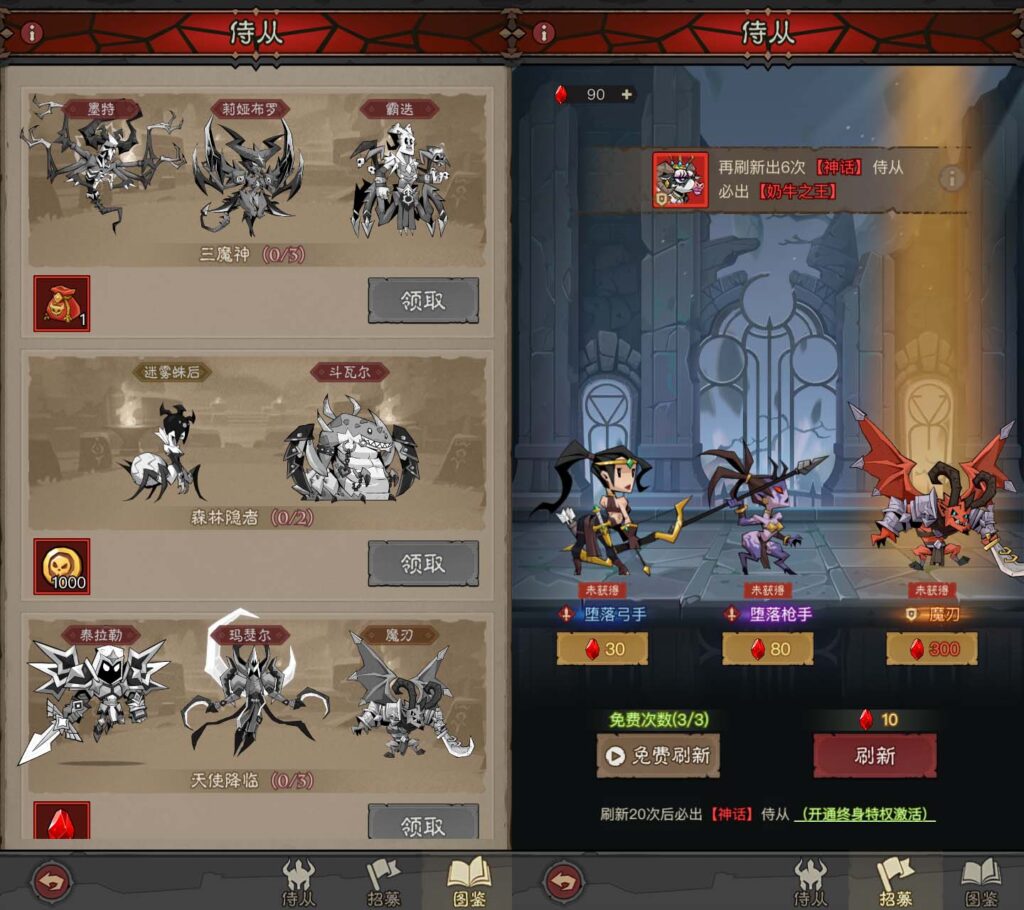Inspect the 1000 gold coin reward
The width and height of the screenshot is (1024, 910).
(x=62, y=567)
